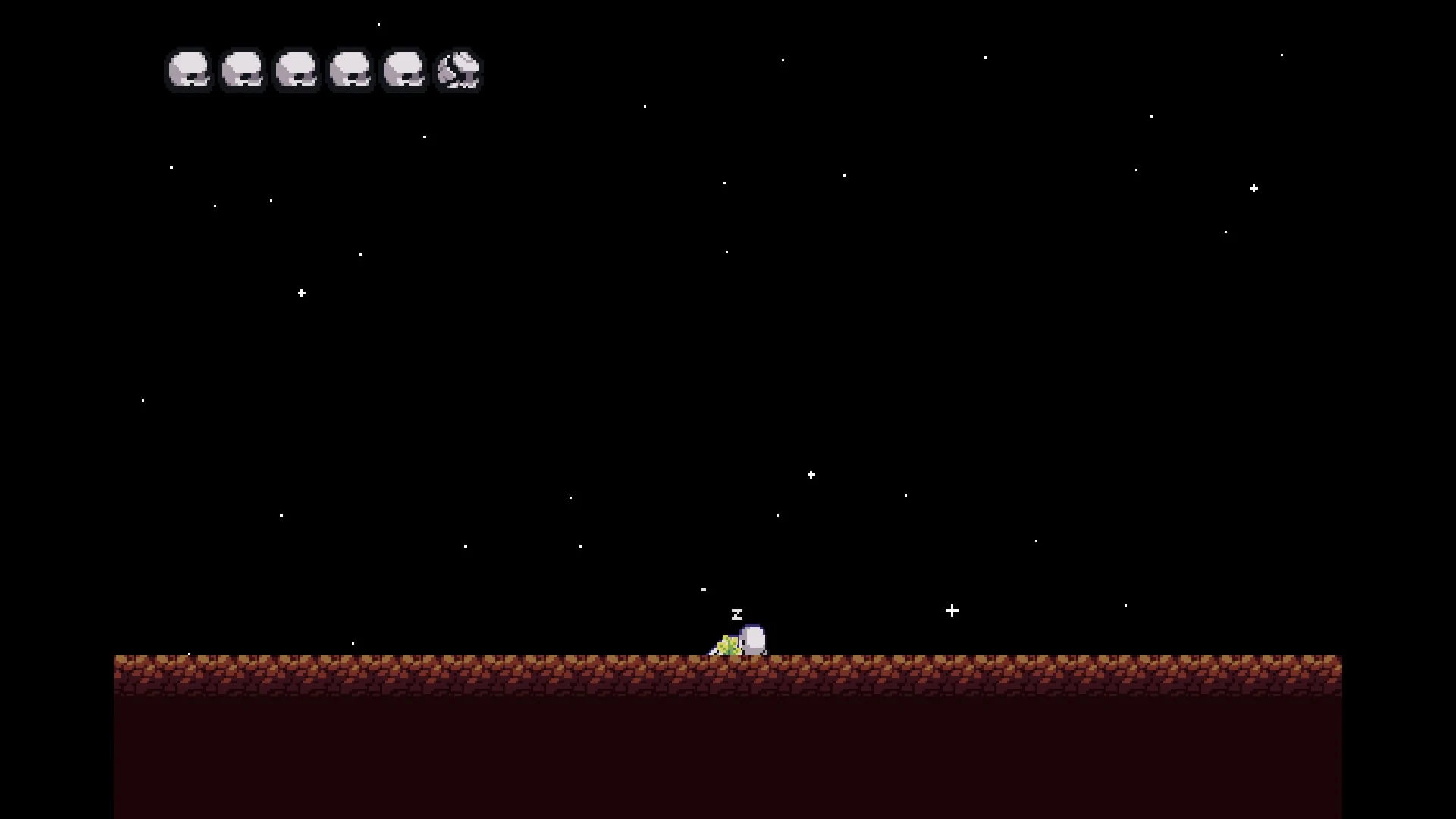Click the leftmost skull of the health row
This screenshot has height=819, width=1456.
pos(188,70)
